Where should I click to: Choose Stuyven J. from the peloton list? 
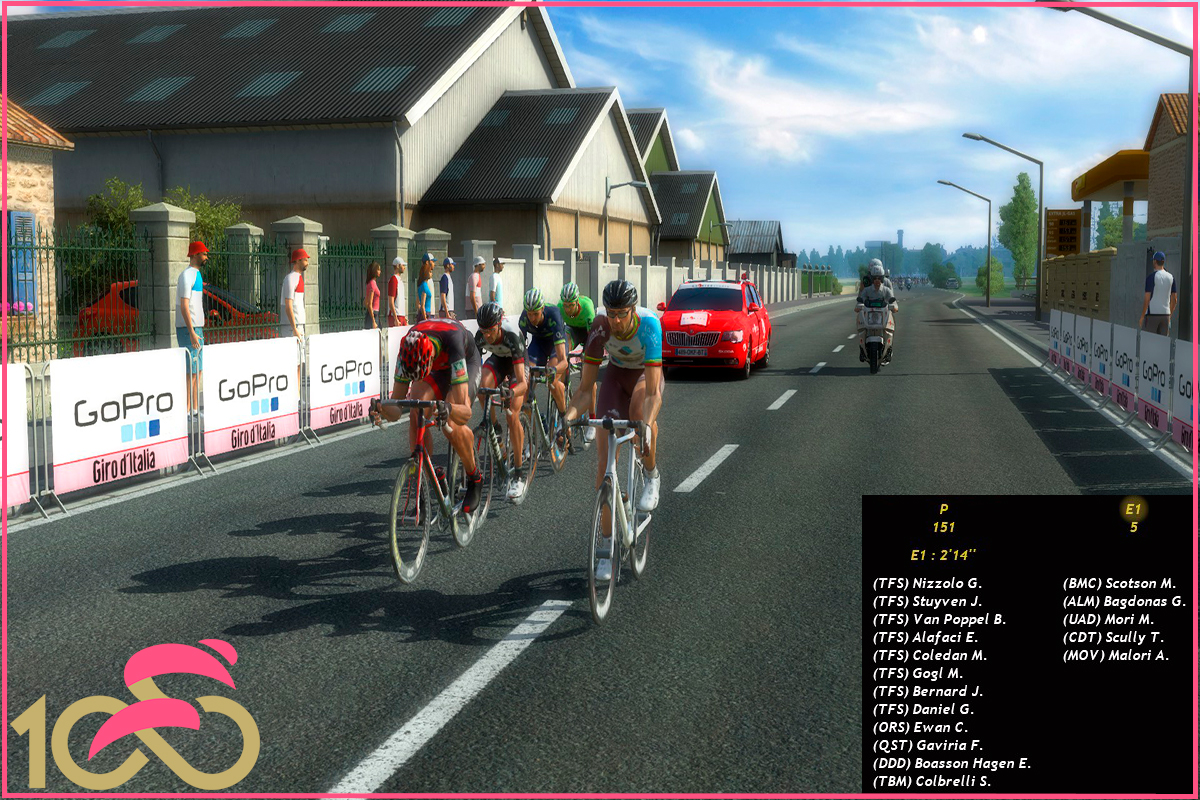click(927, 601)
